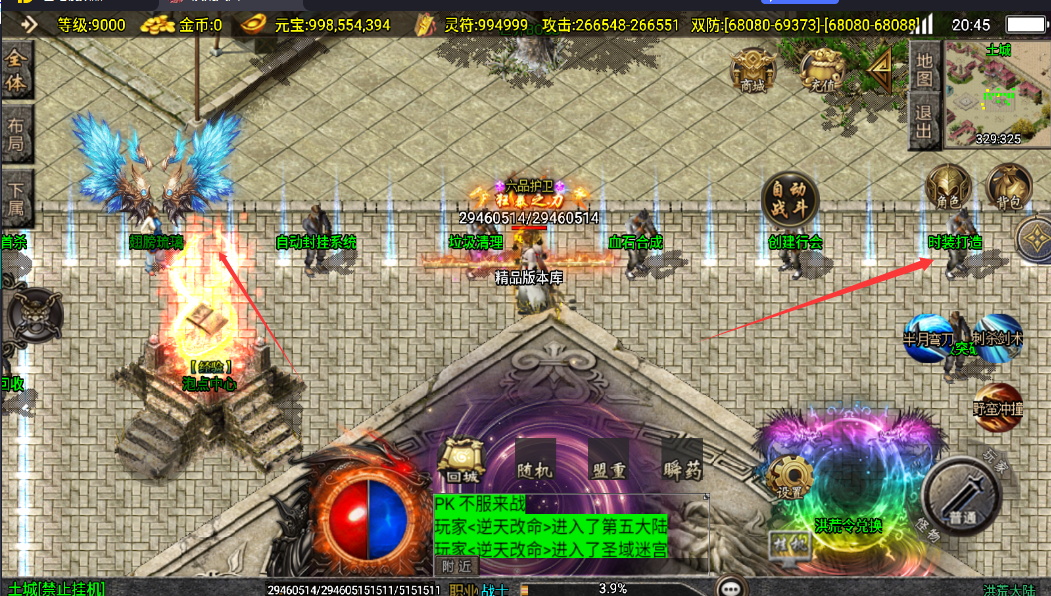Open the 背包 backpack icon
1051x596 pixels.
click(1009, 187)
